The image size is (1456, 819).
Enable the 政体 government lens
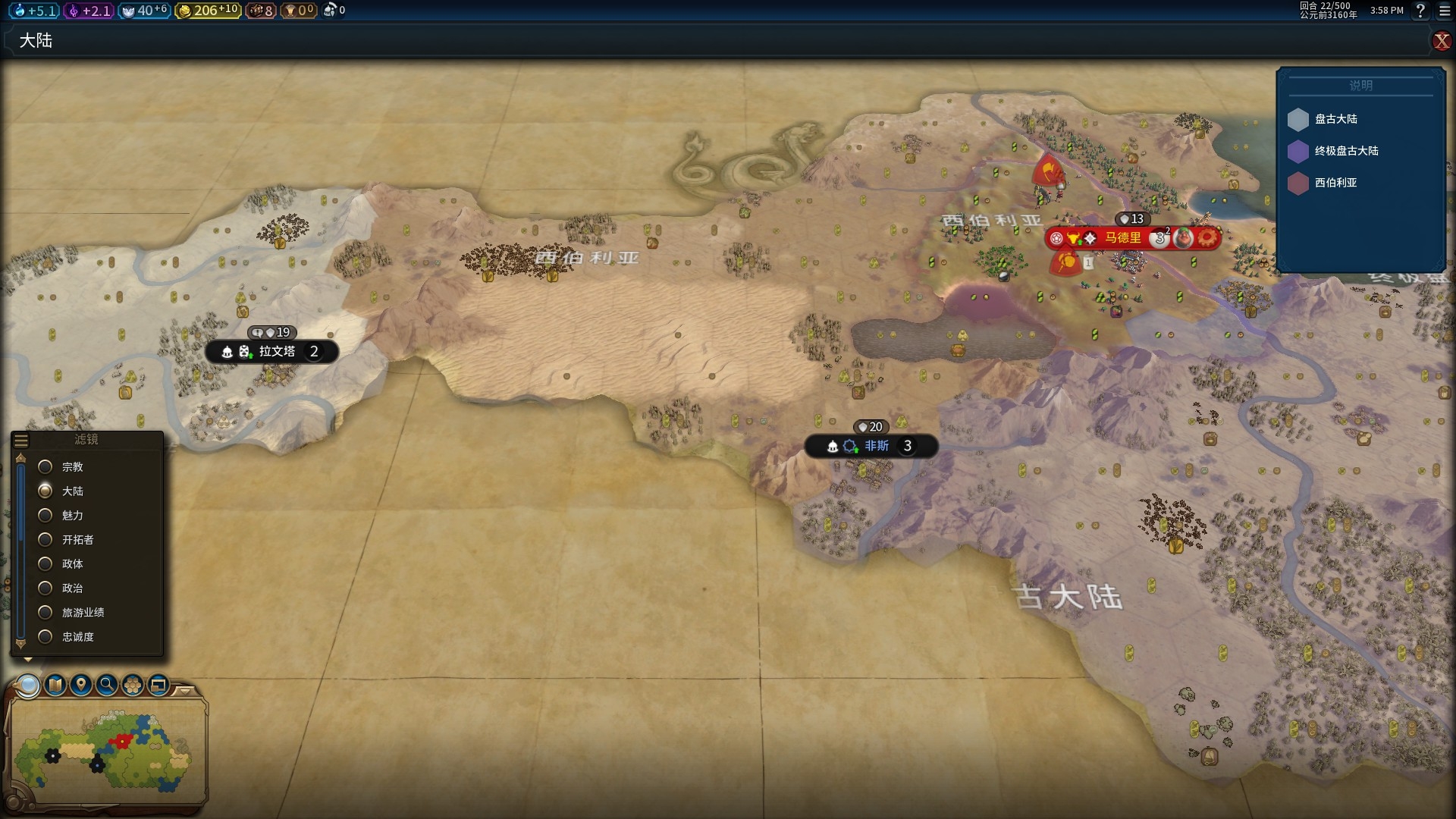pyautogui.click(x=45, y=564)
